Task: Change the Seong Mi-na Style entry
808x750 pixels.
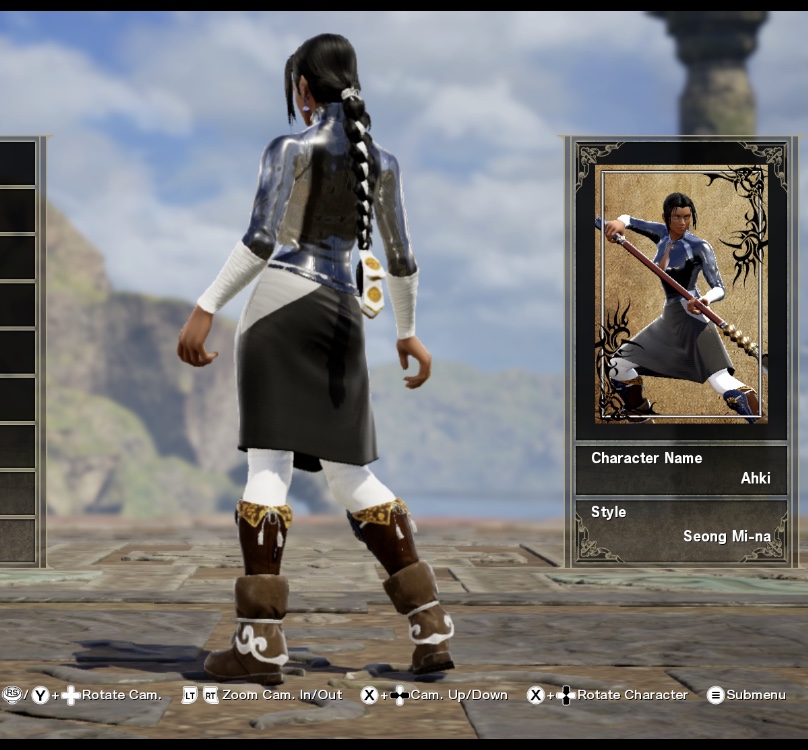Action: (x=680, y=525)
